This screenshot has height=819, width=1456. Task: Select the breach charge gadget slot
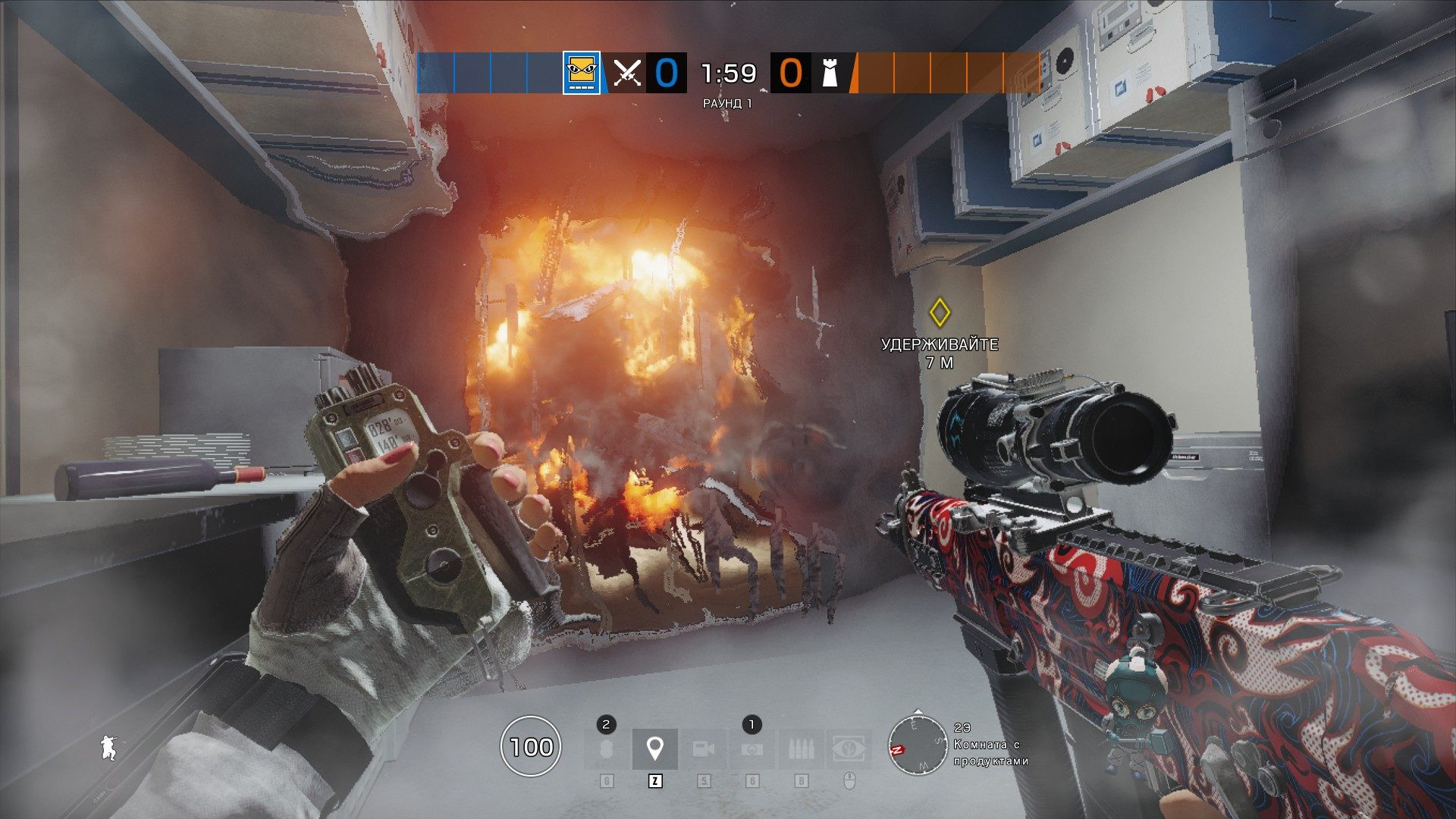click(x=752, y=749)
